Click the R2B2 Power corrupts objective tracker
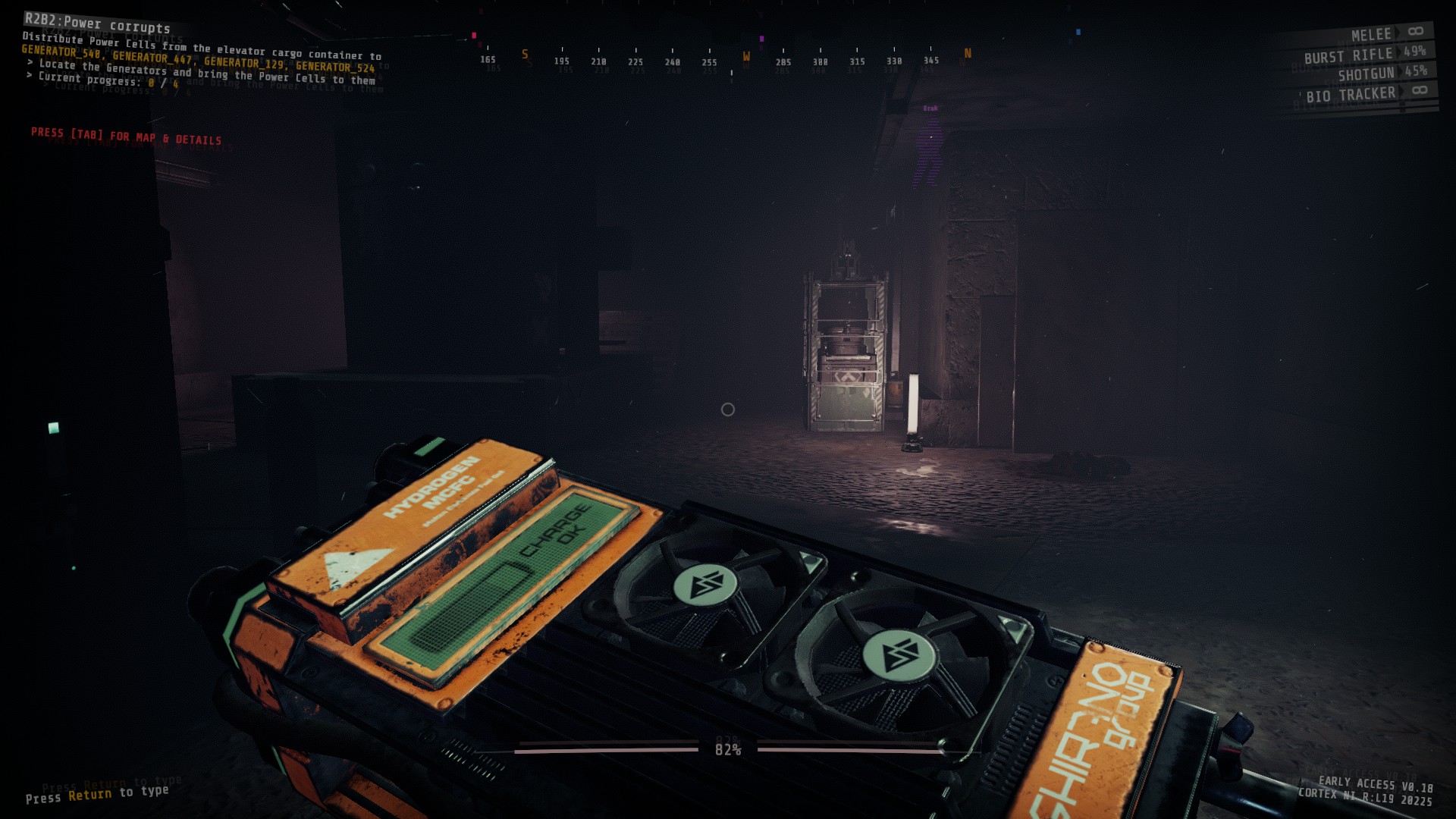 [x=97, y=24]
